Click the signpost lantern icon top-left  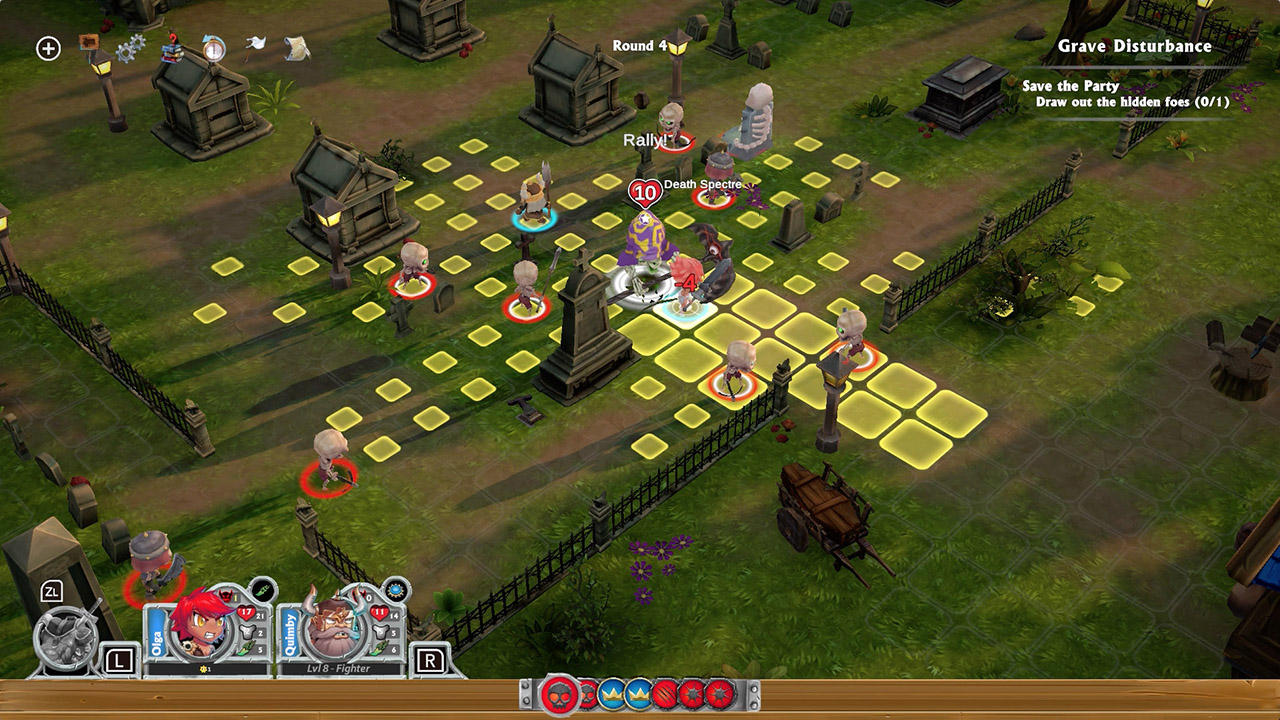96,54
